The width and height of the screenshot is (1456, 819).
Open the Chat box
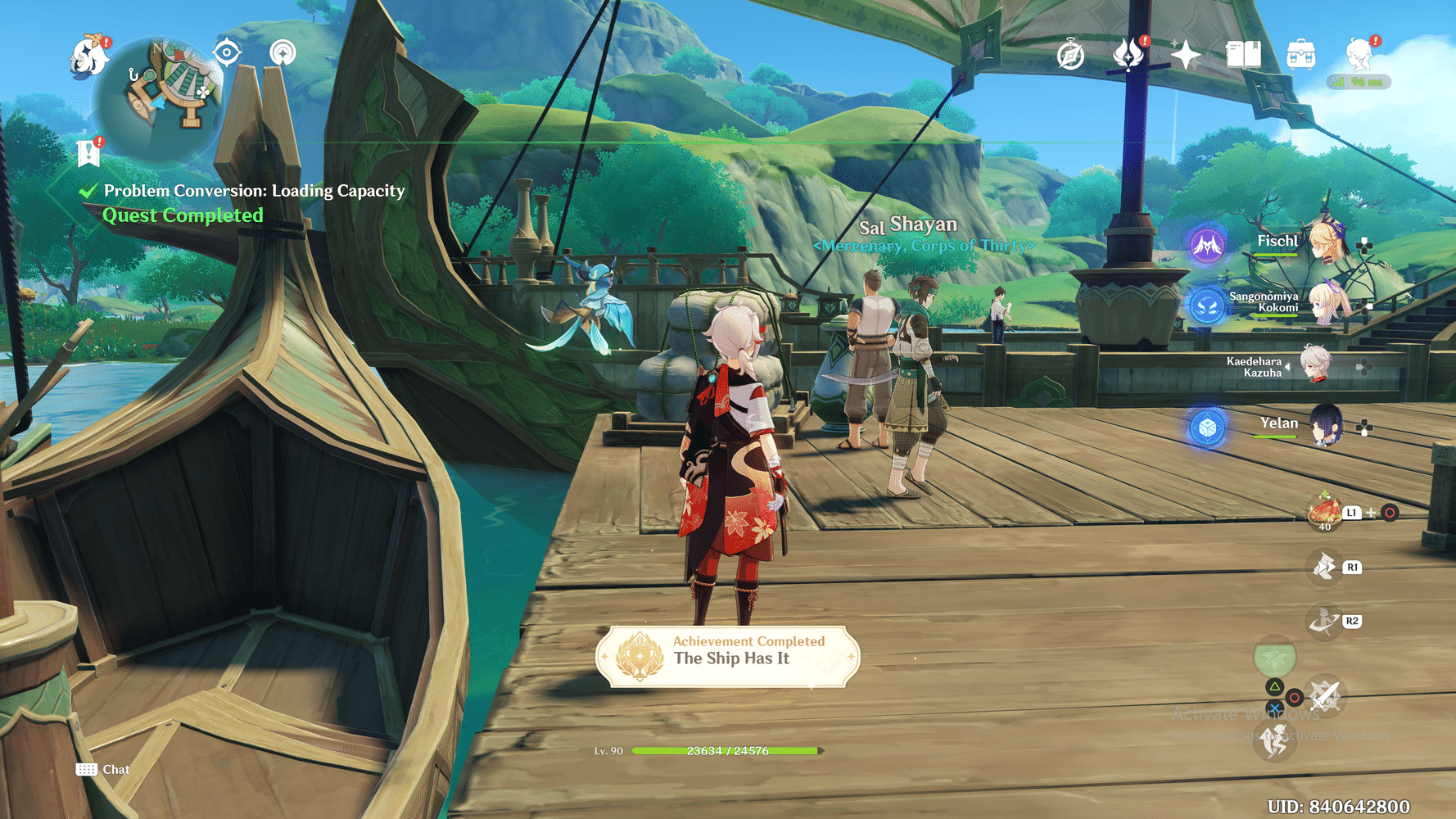(x=103, y=769)
